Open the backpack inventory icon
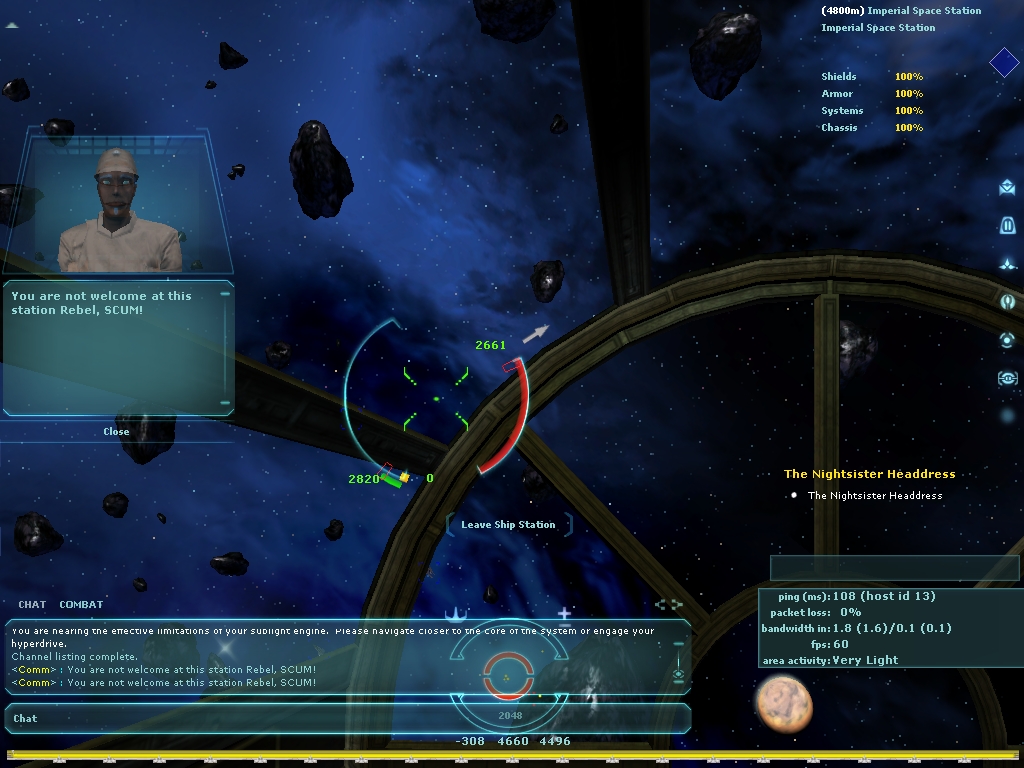Viewport: 1024px width, 768px height. [1007, 225]
